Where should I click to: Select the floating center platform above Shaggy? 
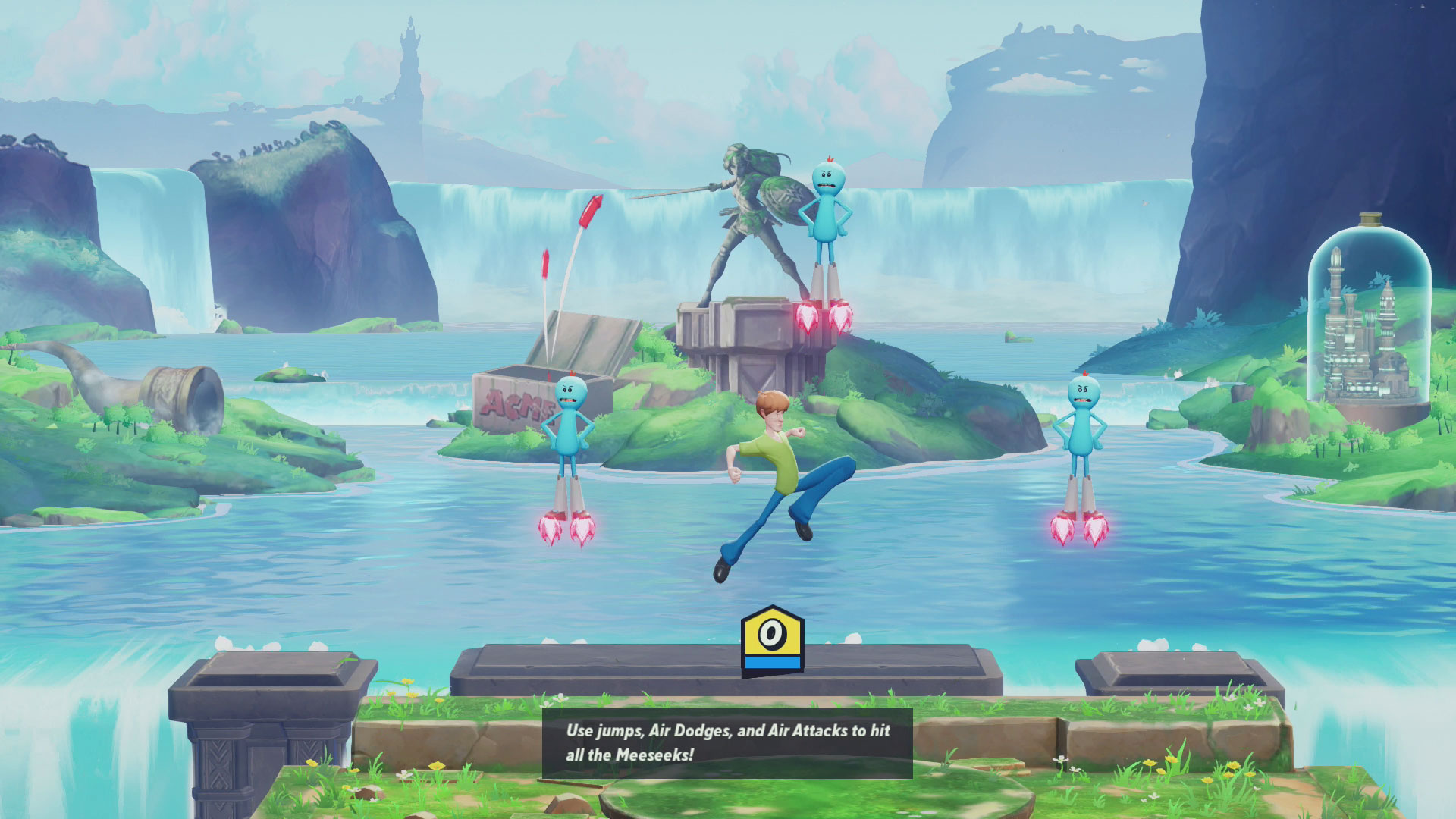[x=607, y=667]
